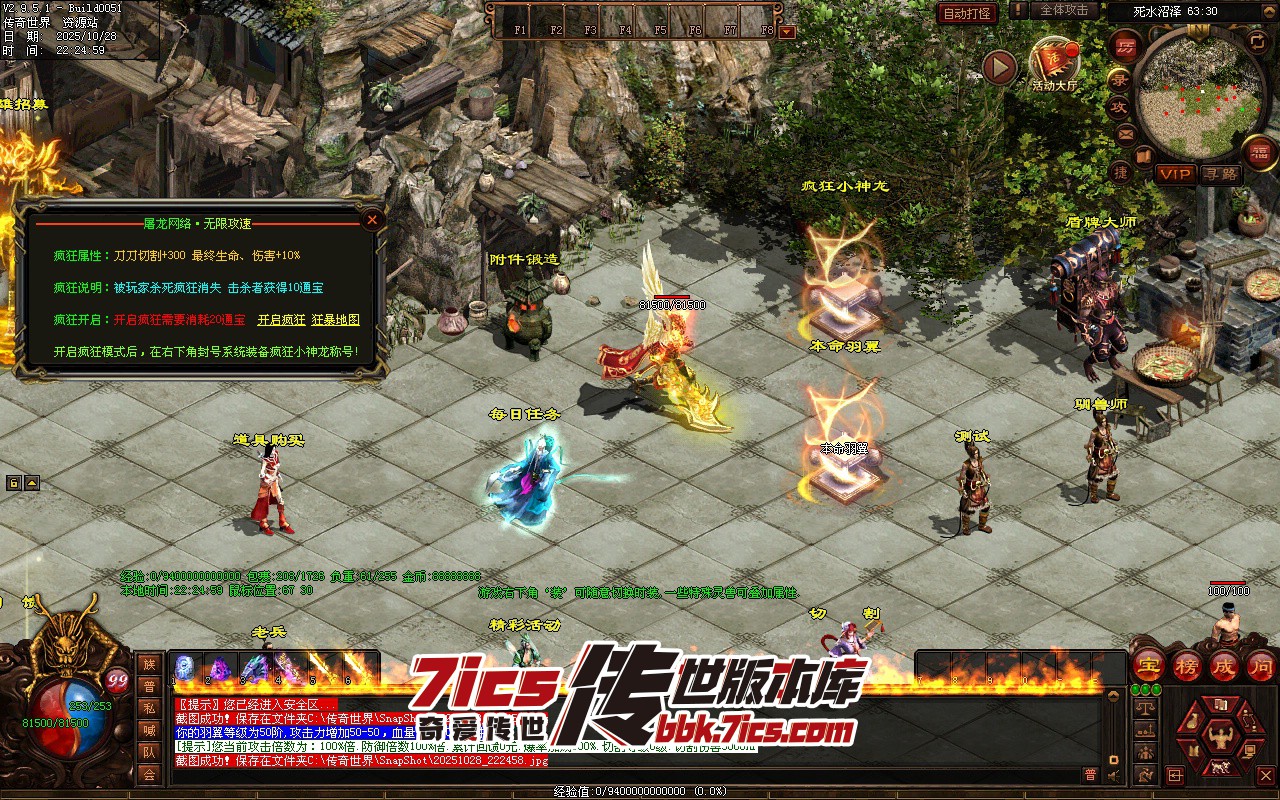This screenshot has width=1280, height=800.
Task: Open the 狂暴地图 link
Action: pyautogui.click(x=335, y=320)
